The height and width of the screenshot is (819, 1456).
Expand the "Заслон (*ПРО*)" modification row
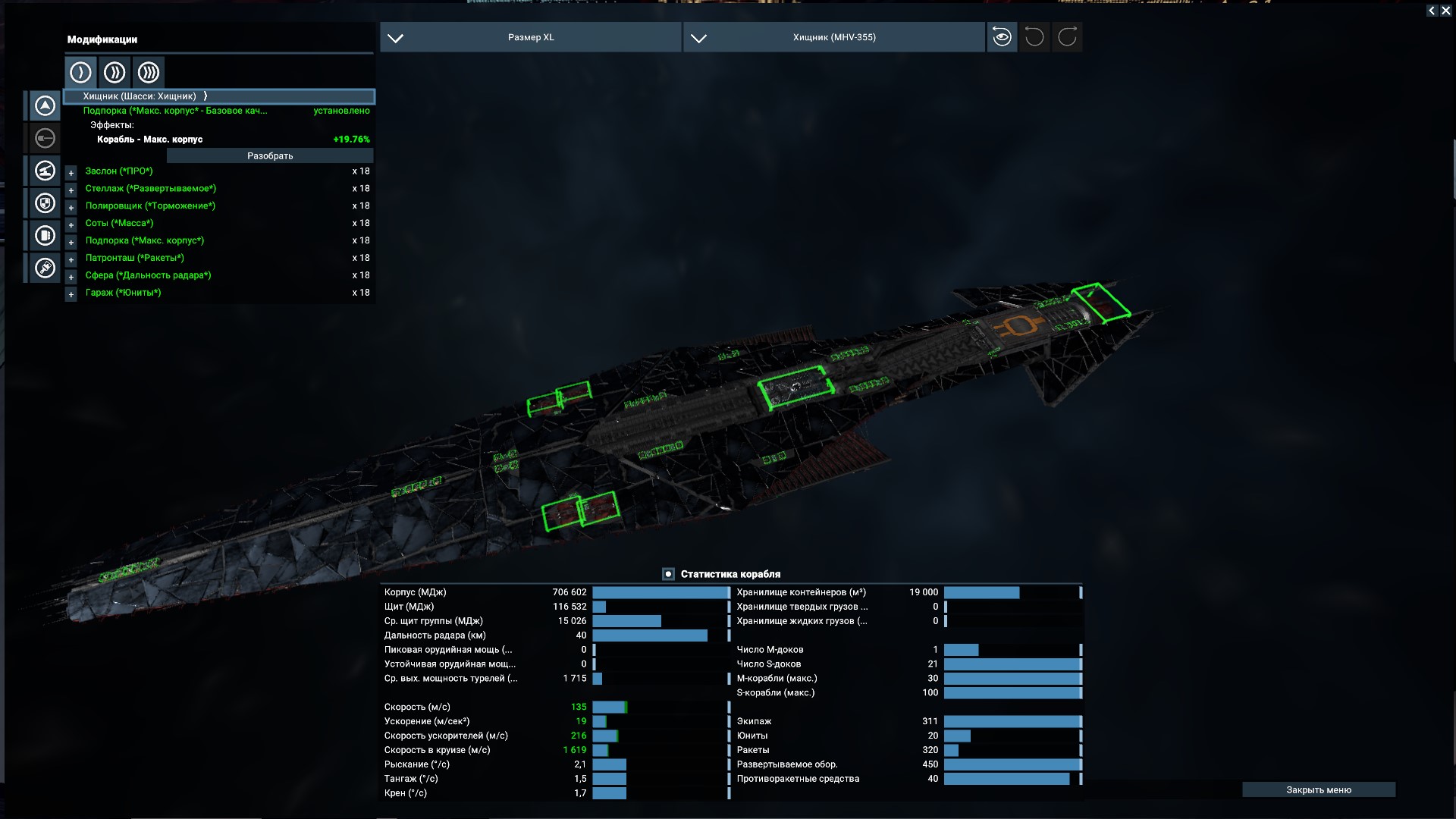[x=71, y=172]
